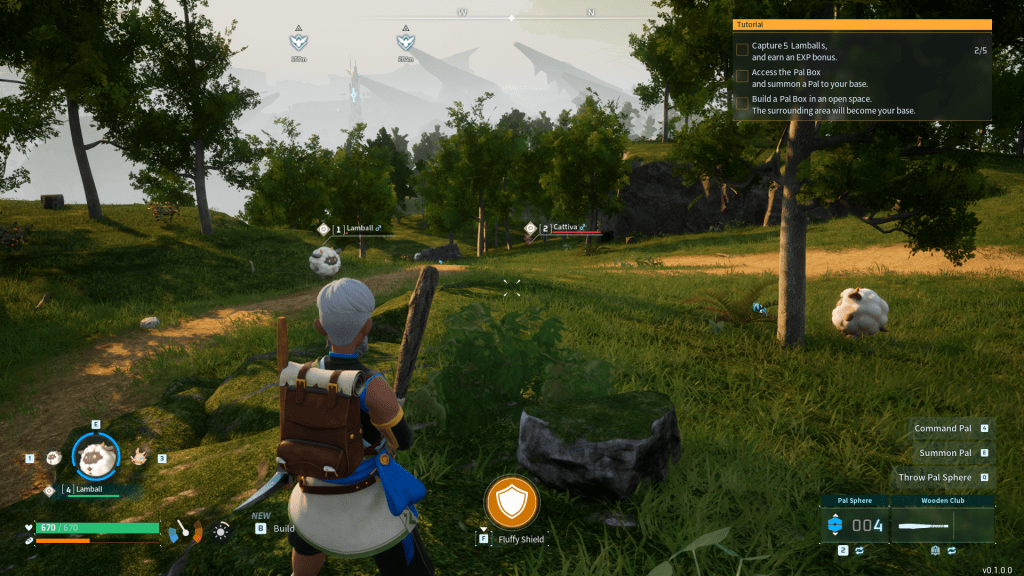This screenshot has height=576, width=1024.
Task: Click the Command Pal option
Action: [x=943, y=428]
